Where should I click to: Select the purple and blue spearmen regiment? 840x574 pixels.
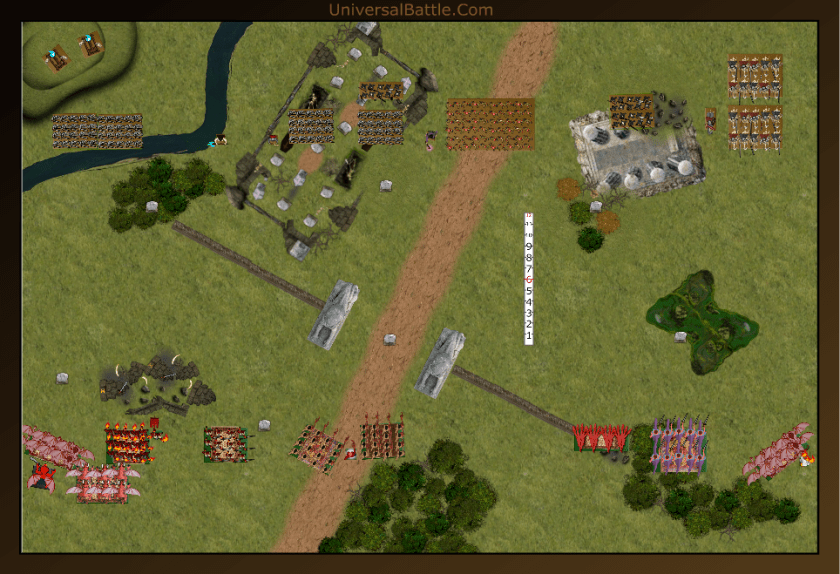click(679, 444)
